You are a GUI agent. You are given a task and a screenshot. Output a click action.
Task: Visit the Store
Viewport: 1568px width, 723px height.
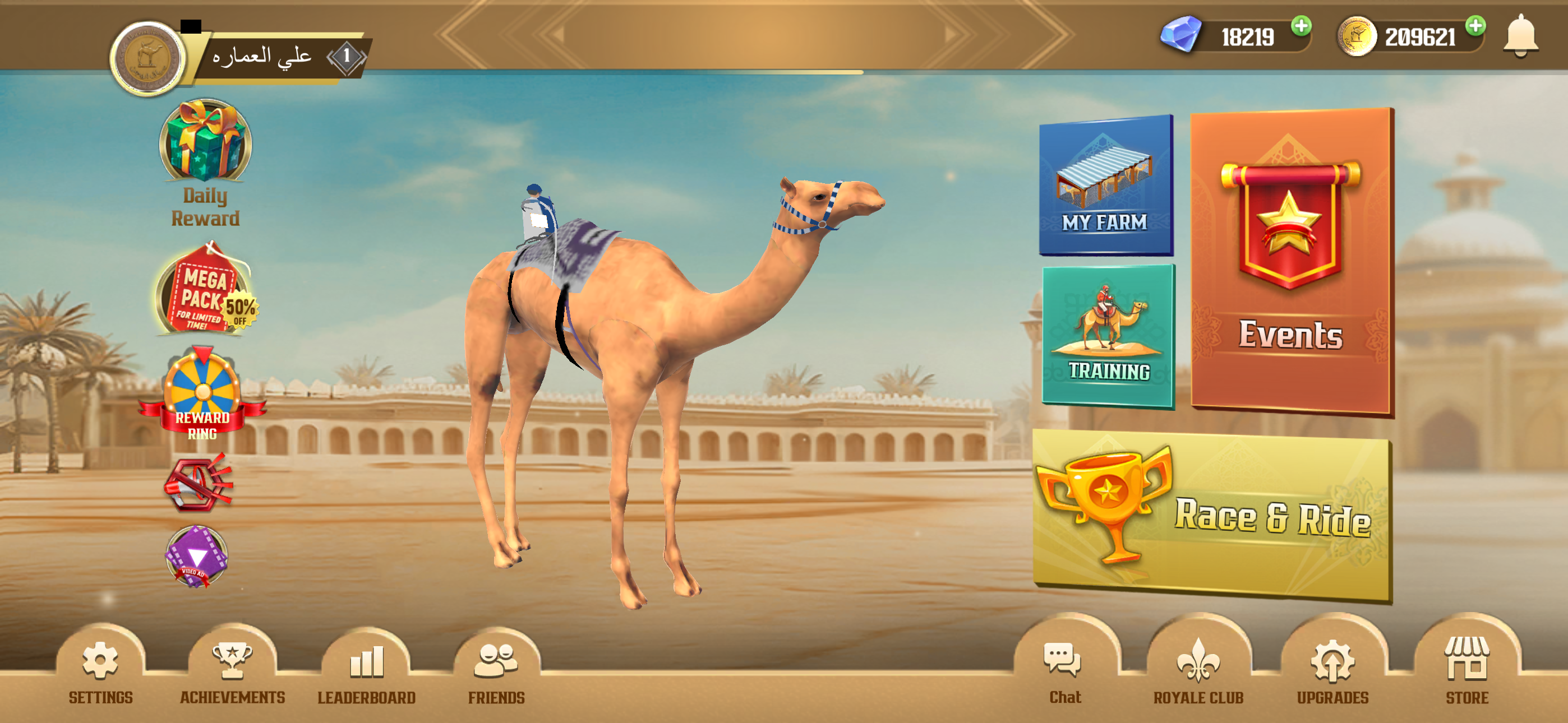click(x=1467, y=669)
